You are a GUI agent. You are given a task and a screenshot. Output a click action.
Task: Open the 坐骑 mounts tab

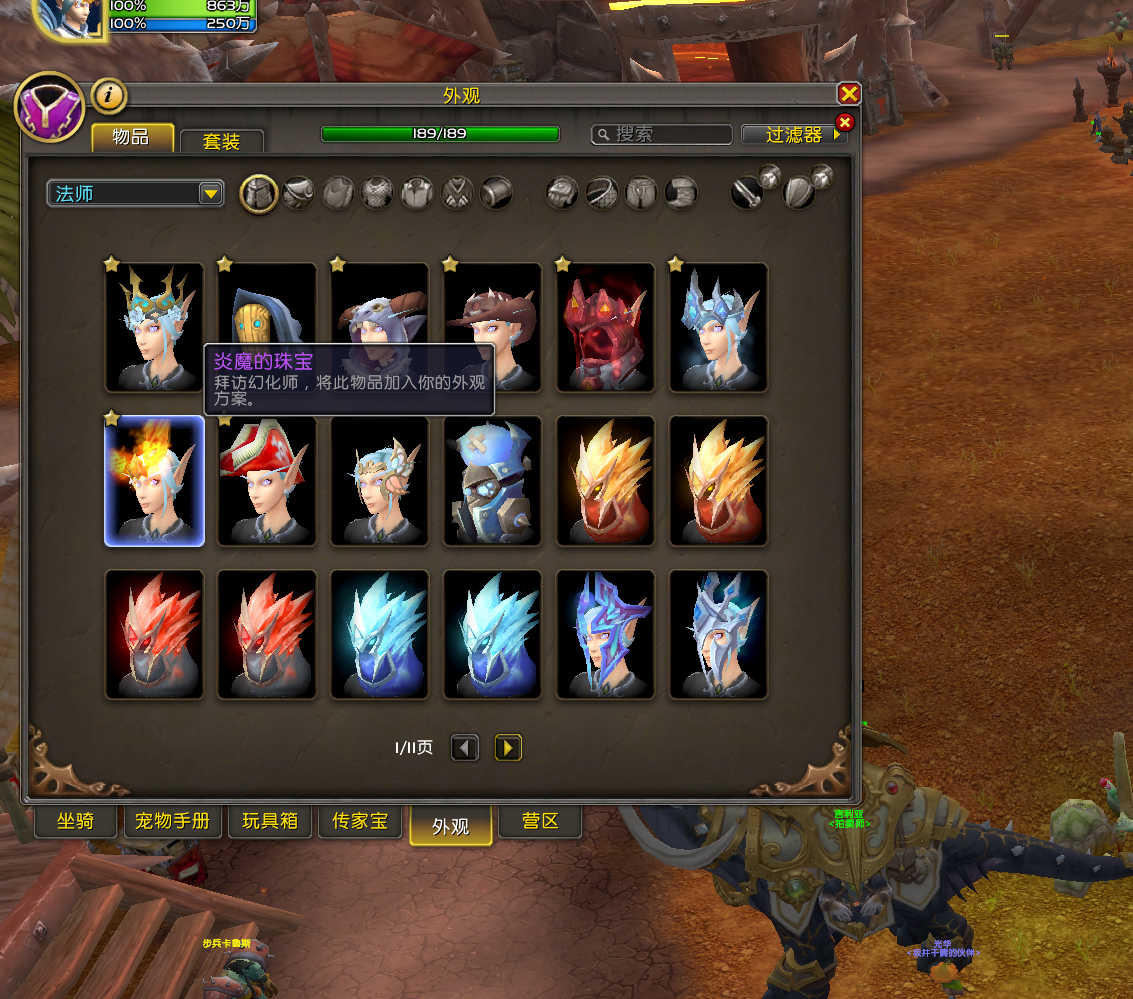pos(75,822)
